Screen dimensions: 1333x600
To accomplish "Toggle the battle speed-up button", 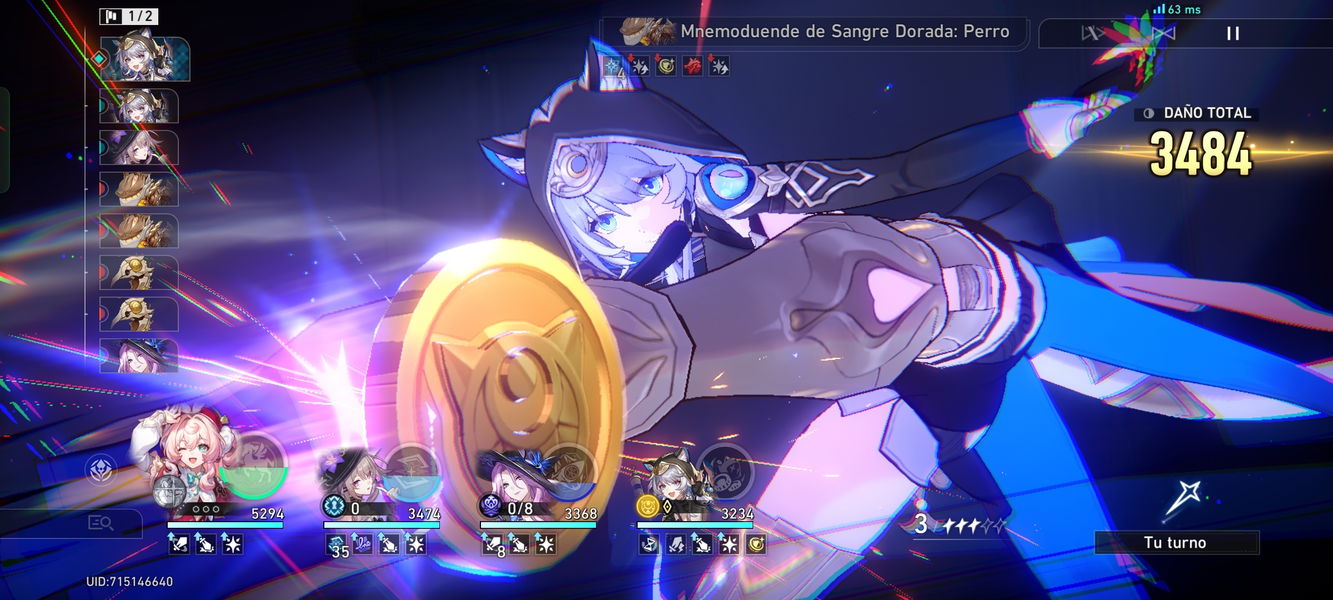I will click(1163, 33).
